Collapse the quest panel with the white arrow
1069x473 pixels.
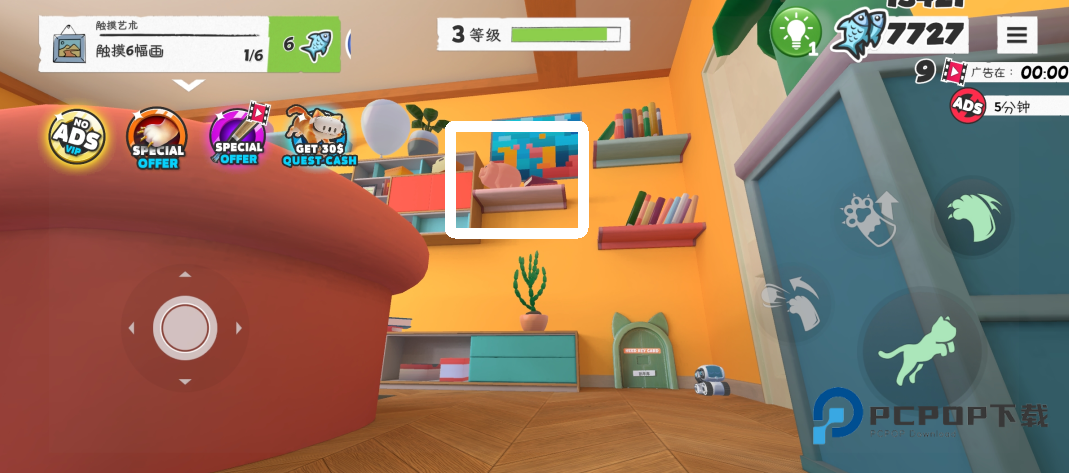click(189, 85)
